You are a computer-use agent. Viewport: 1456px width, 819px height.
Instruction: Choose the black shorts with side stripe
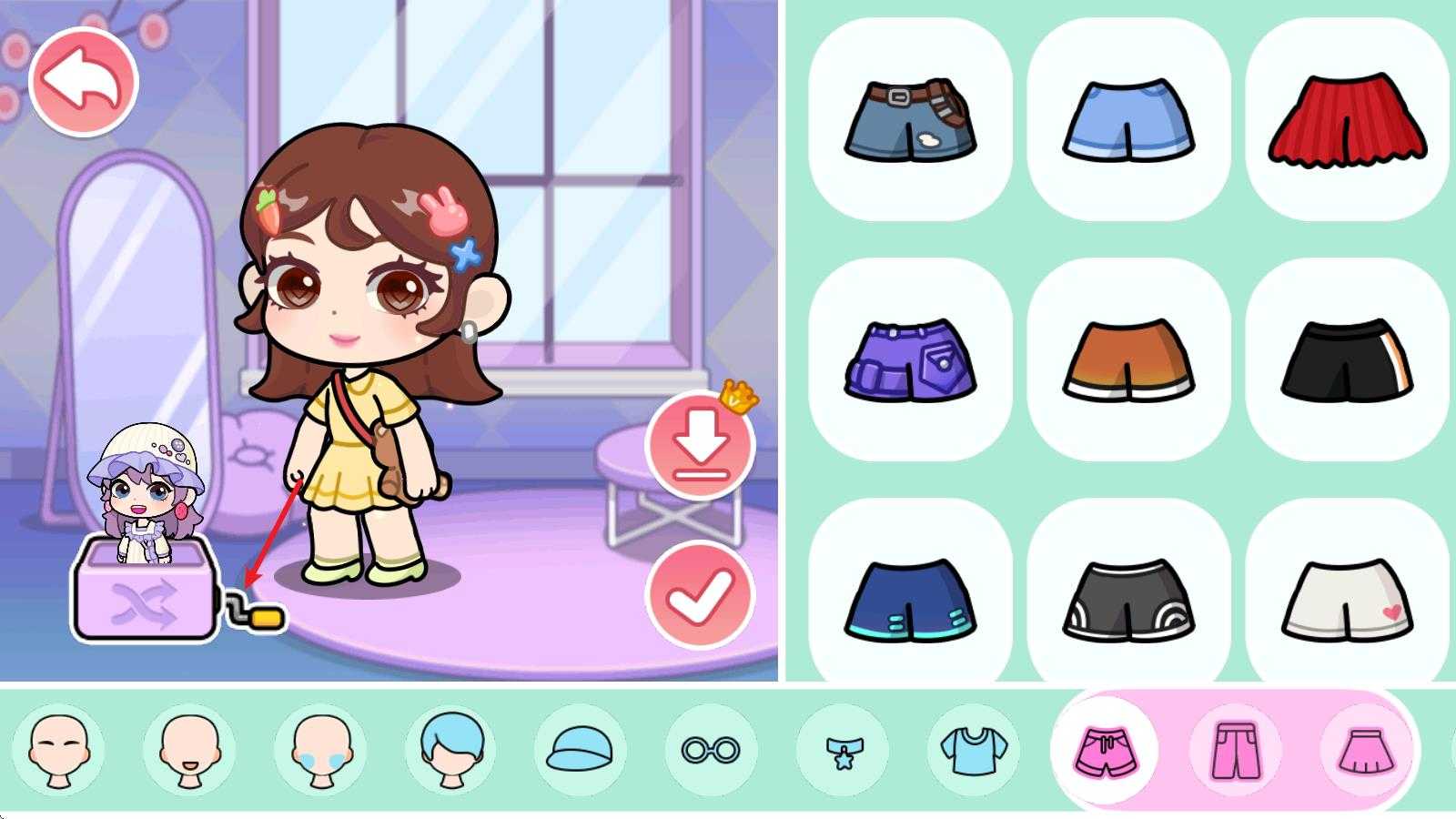[x=1347, y=360]
